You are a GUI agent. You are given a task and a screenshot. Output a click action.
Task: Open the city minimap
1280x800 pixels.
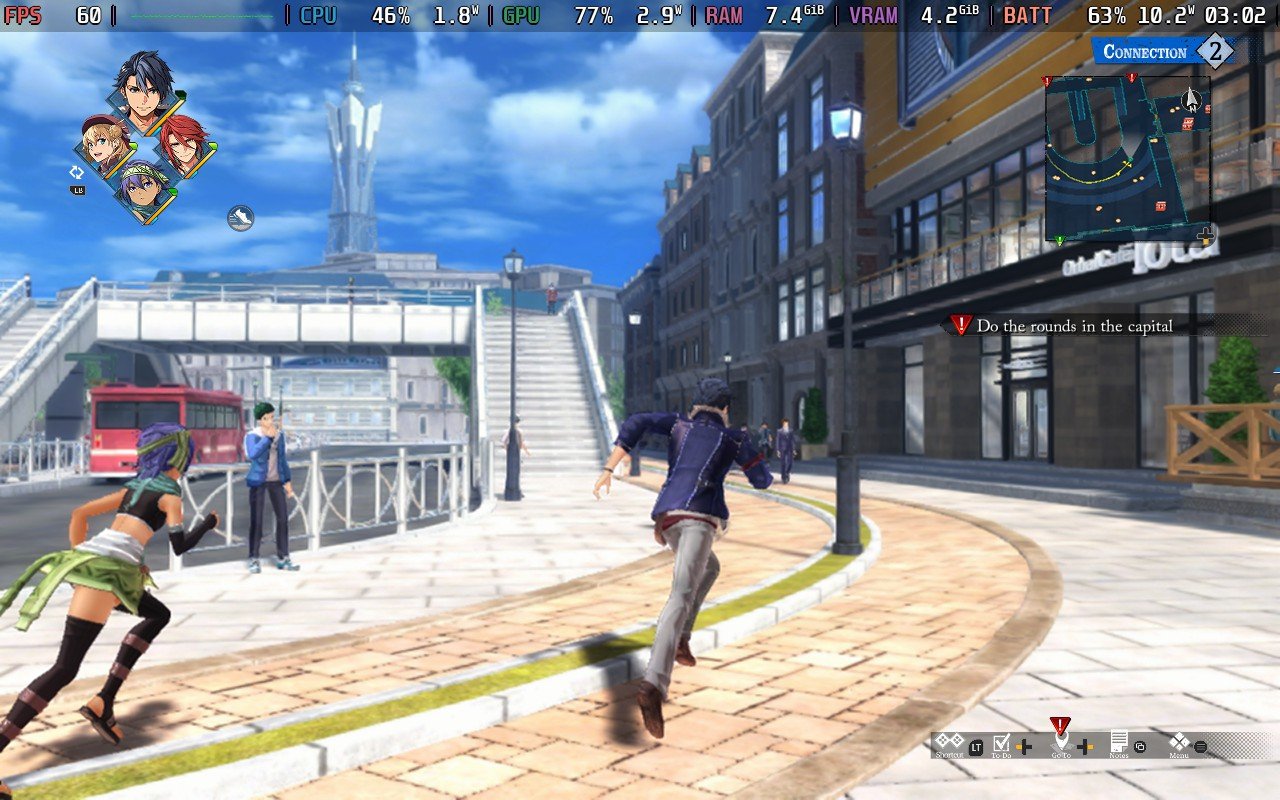pyautogui.click(x=1127, y=158)
